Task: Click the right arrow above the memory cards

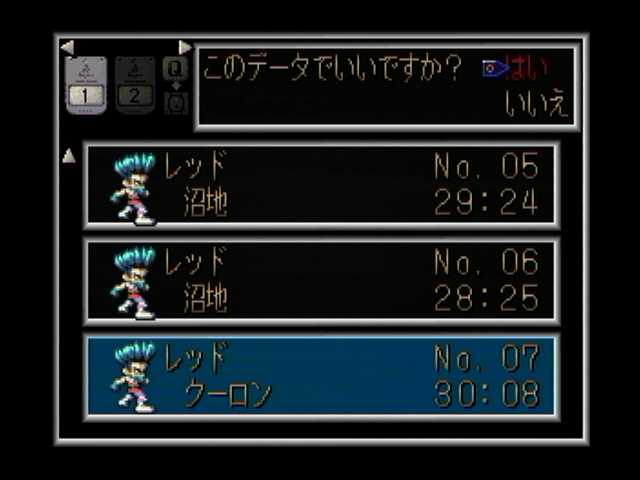Action: [x=184, y=47]
